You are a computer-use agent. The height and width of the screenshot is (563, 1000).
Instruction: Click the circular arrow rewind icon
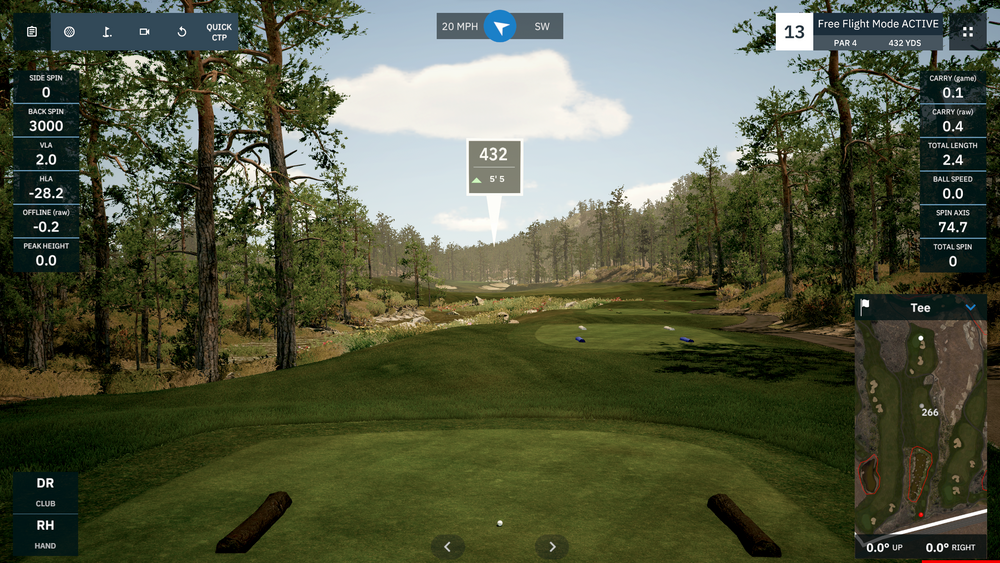click(x=182, y=32)
